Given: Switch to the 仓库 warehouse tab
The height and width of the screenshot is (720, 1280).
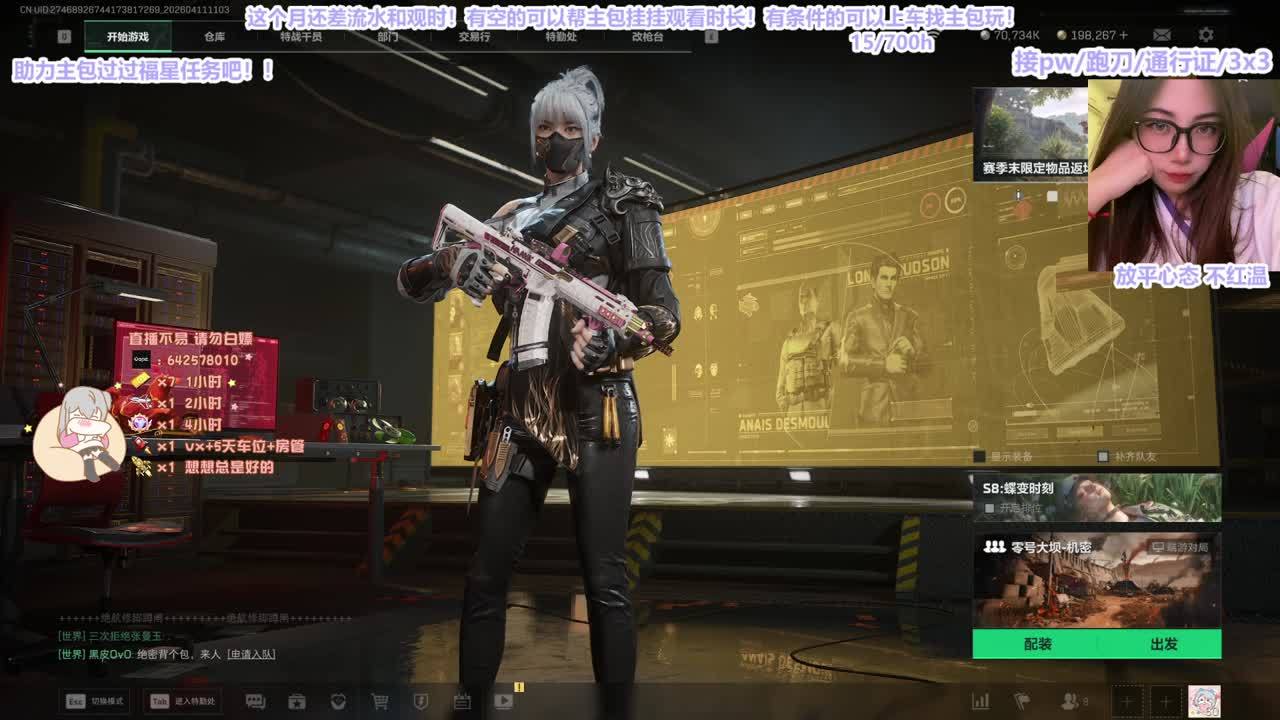Looking at the screenshot, I should coord(214,37).
